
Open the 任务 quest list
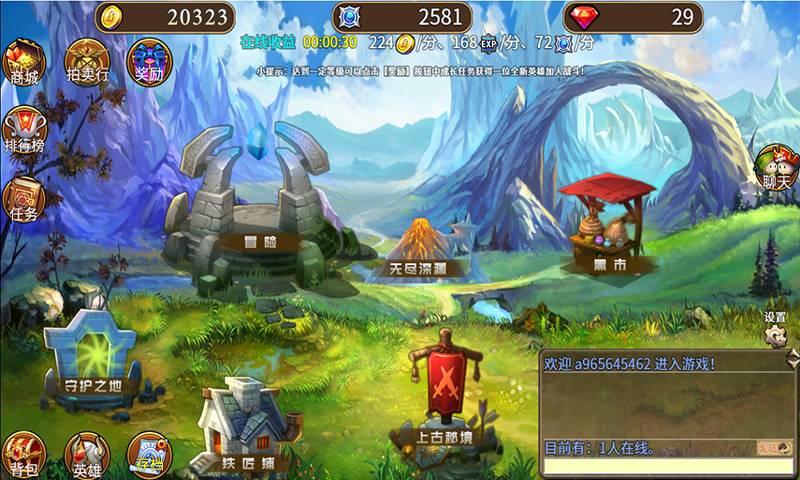[25, 200]
